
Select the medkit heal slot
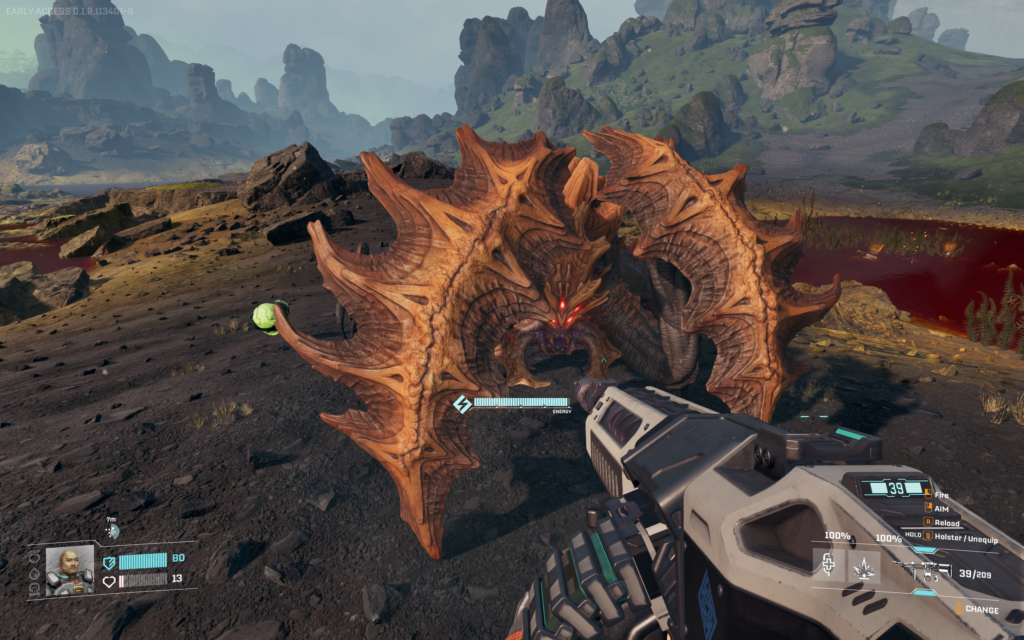tap(829, 566)
